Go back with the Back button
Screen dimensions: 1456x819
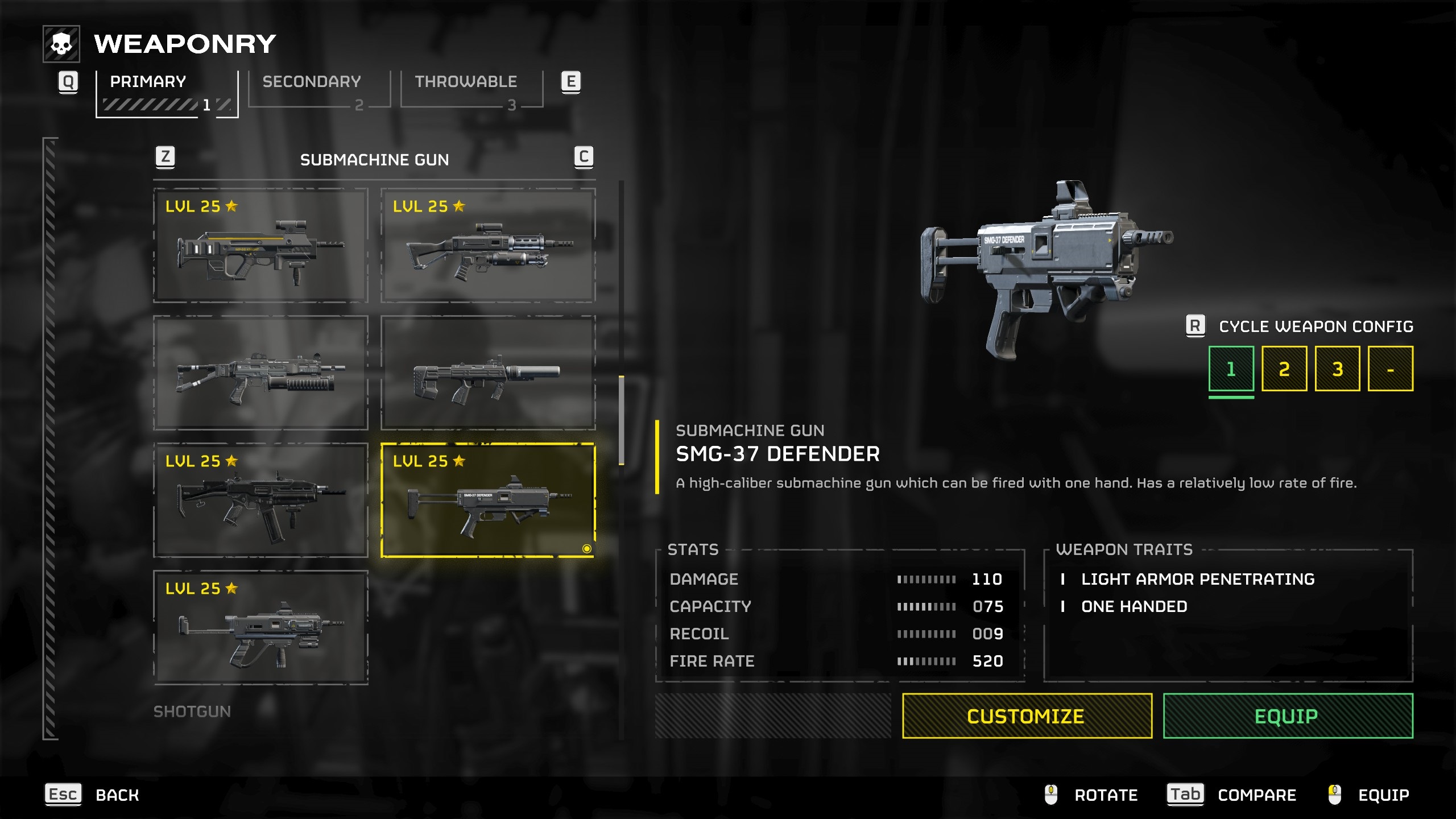tap(93, 795)
